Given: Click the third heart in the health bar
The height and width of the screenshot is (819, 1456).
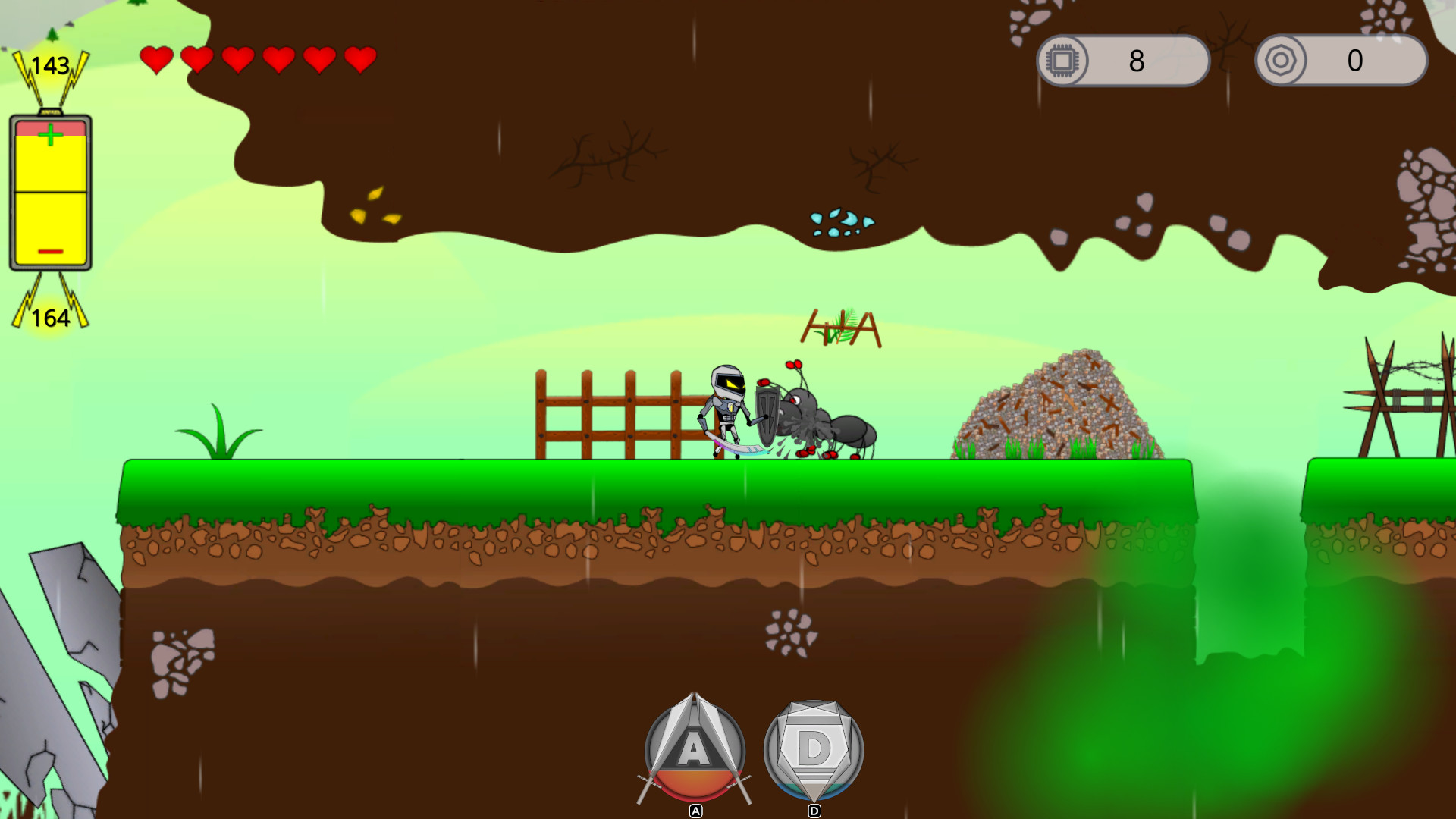Looking at the screenshot, I should coord(237,58).
